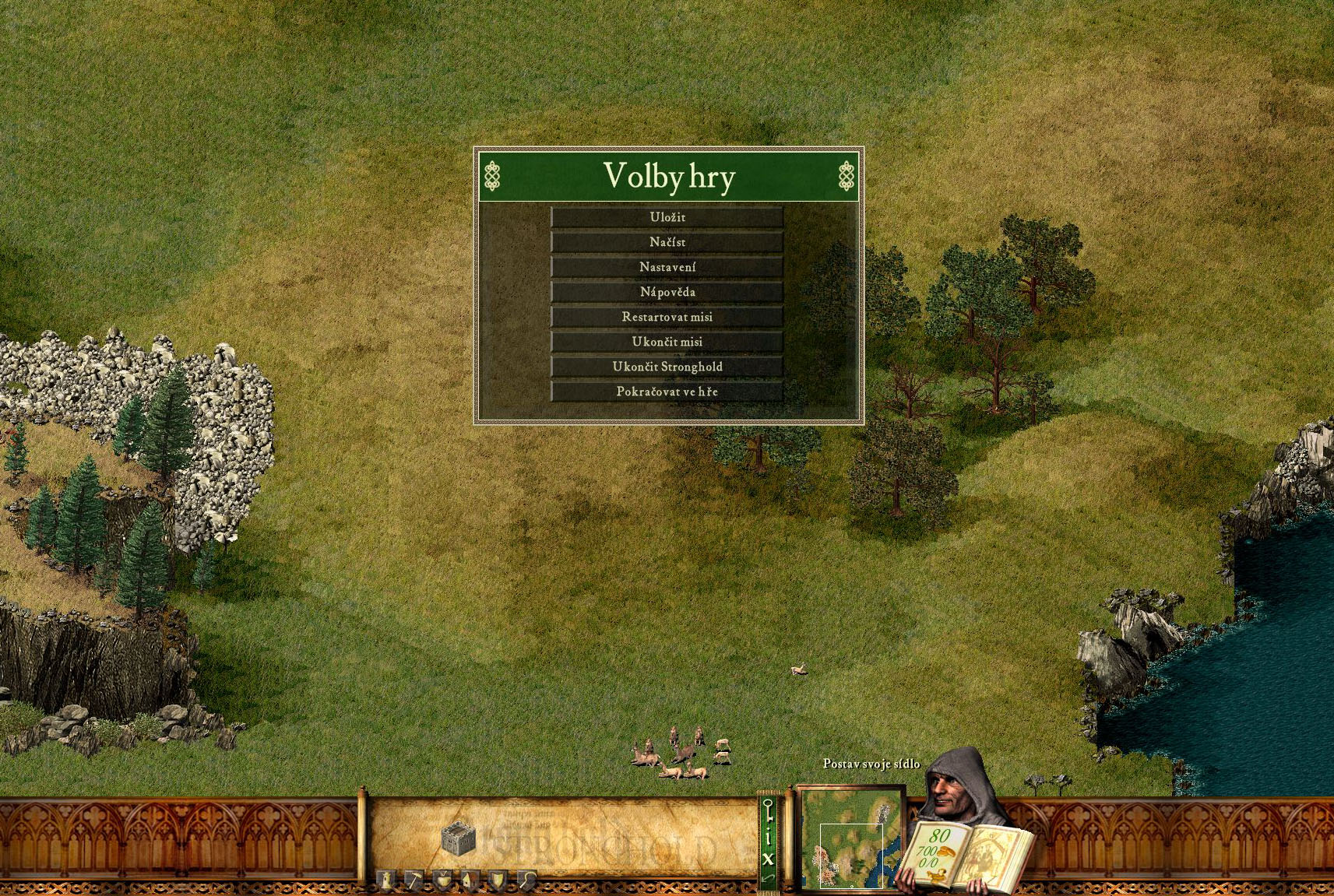The height and width of the screenshot is (896, 1334).
Task: Exit the game via Ukončit Stronghold
Action: [x=667, y=367]
